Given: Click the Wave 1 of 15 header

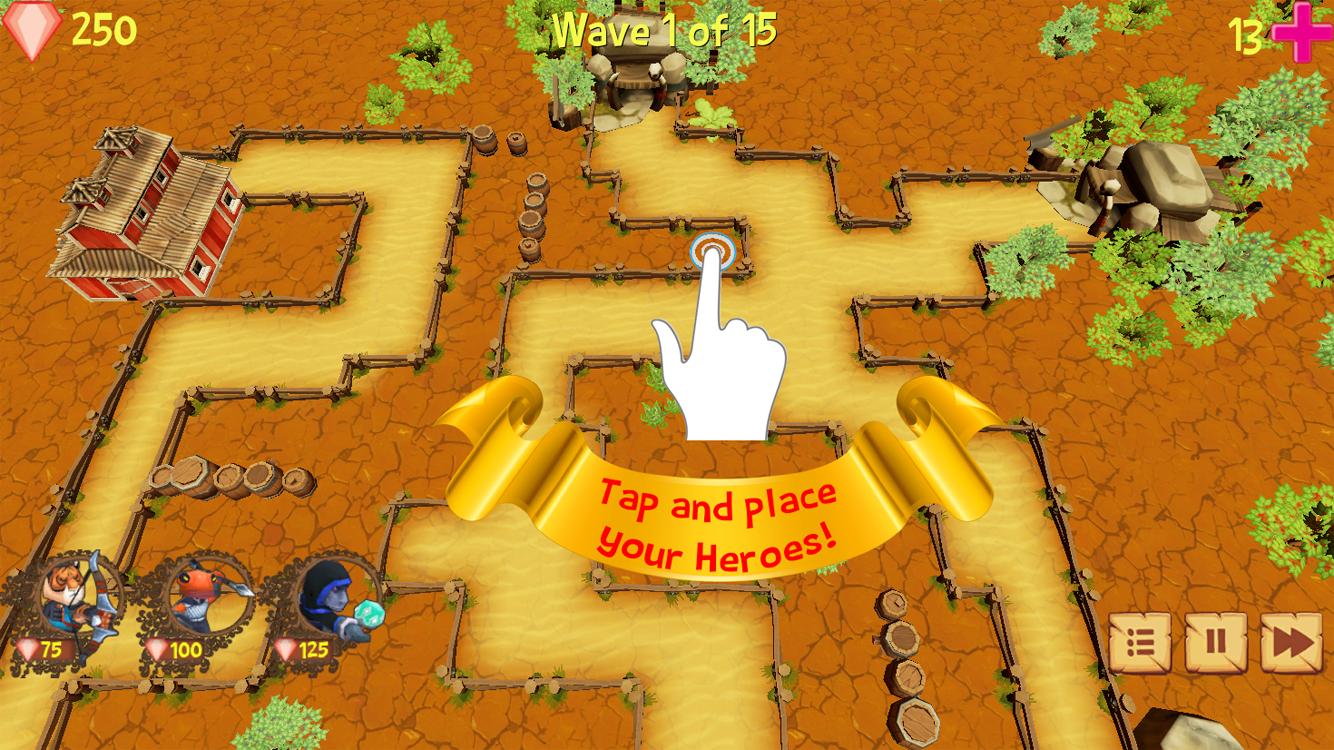Looking at the screenshot, I should click(x=667, y=30).
